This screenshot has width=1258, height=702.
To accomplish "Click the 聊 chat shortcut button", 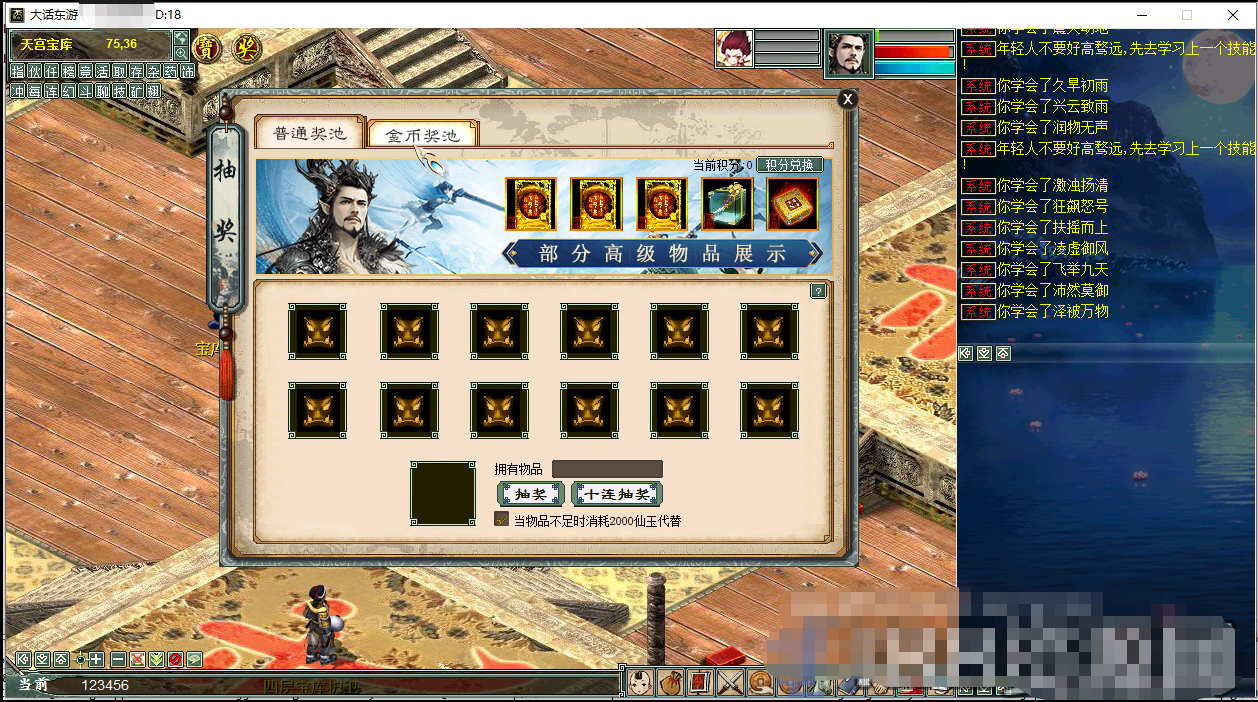I will (x=102, y=91).
